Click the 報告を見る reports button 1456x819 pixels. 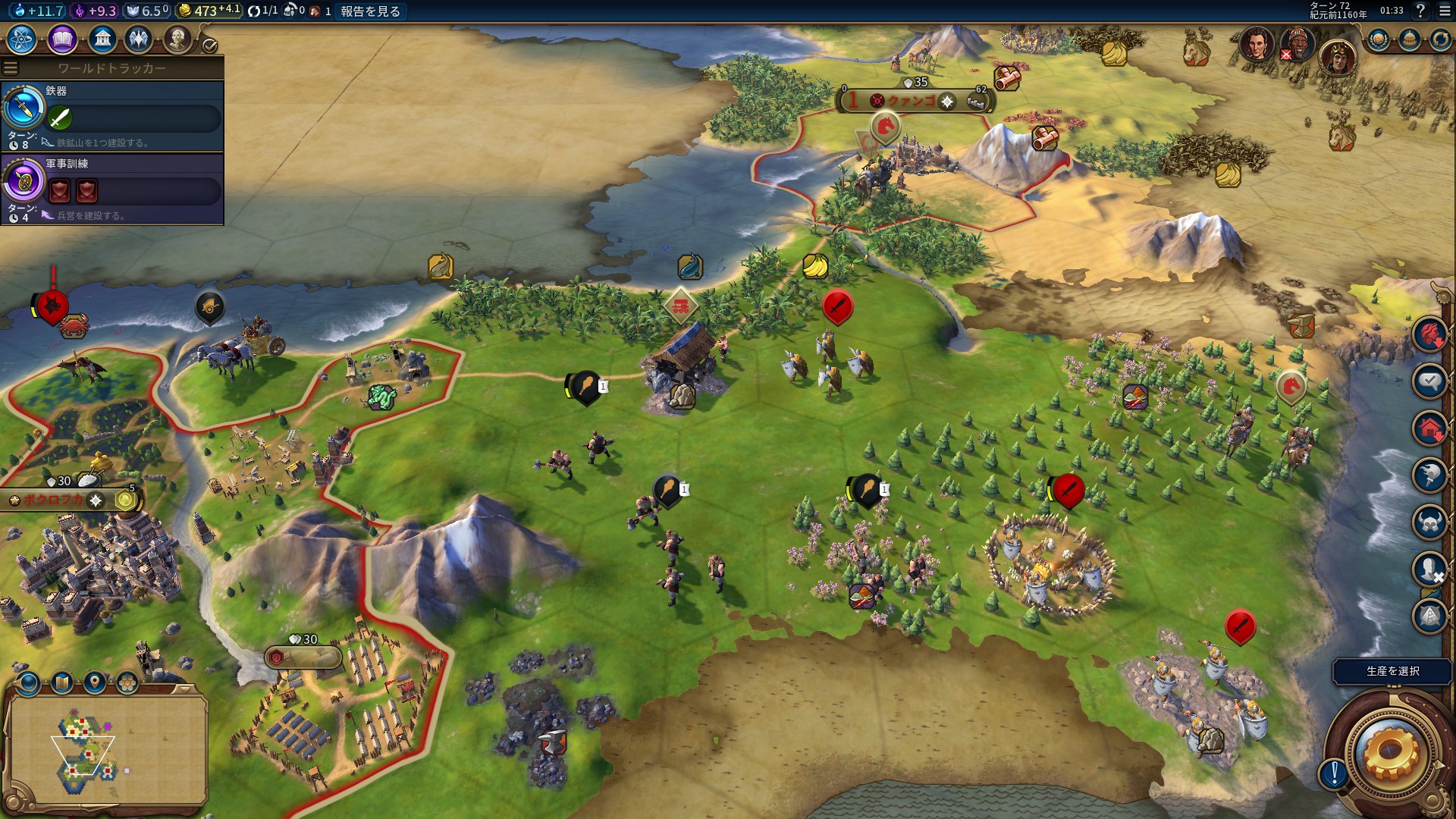coord(370,11)
